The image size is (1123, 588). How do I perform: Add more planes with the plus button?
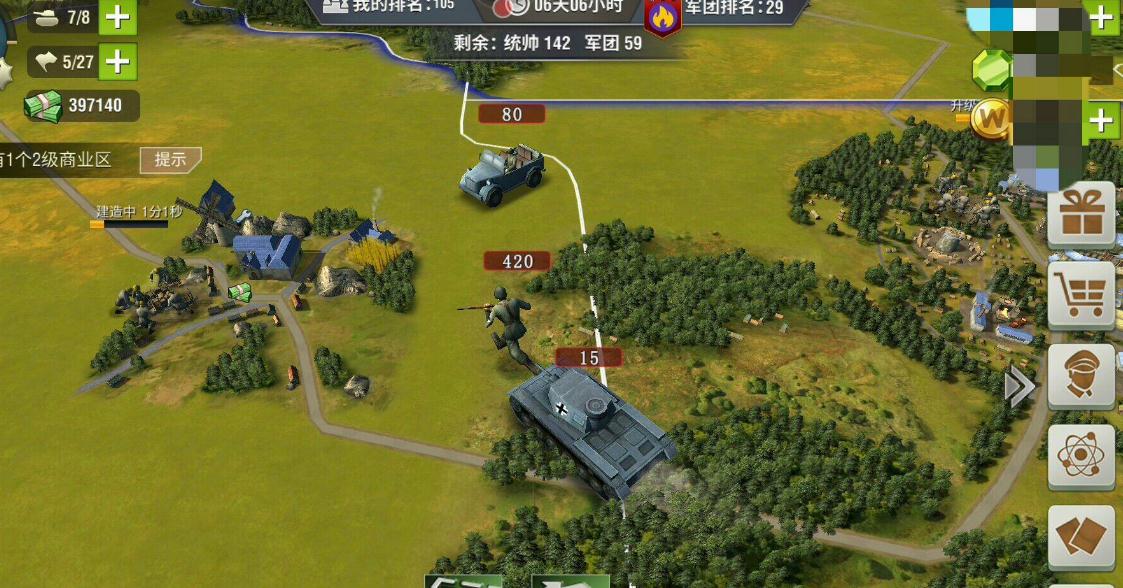pos(117,62)
